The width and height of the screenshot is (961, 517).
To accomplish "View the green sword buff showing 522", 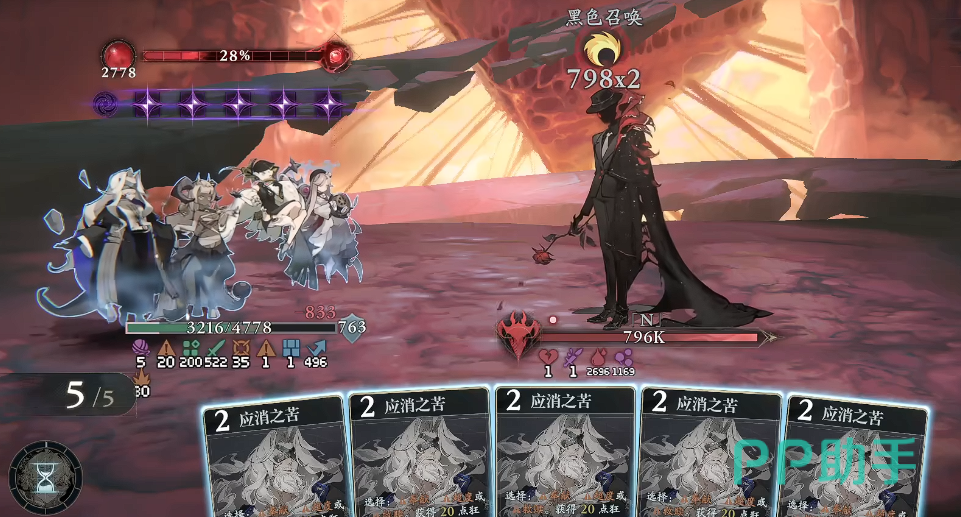I will (x=217, y=347).
